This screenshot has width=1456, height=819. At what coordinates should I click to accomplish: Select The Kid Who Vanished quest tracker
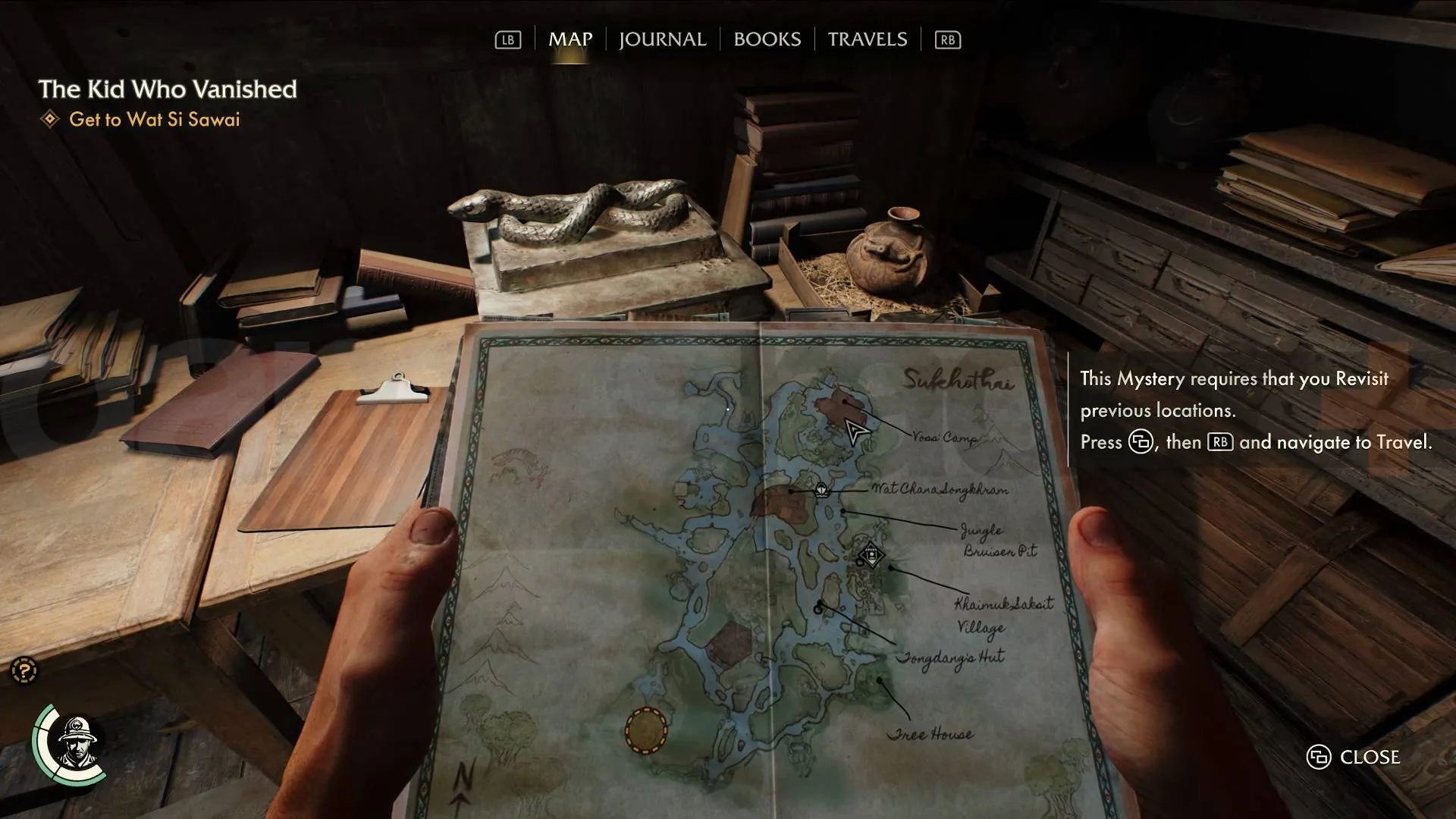click(168, 89)
